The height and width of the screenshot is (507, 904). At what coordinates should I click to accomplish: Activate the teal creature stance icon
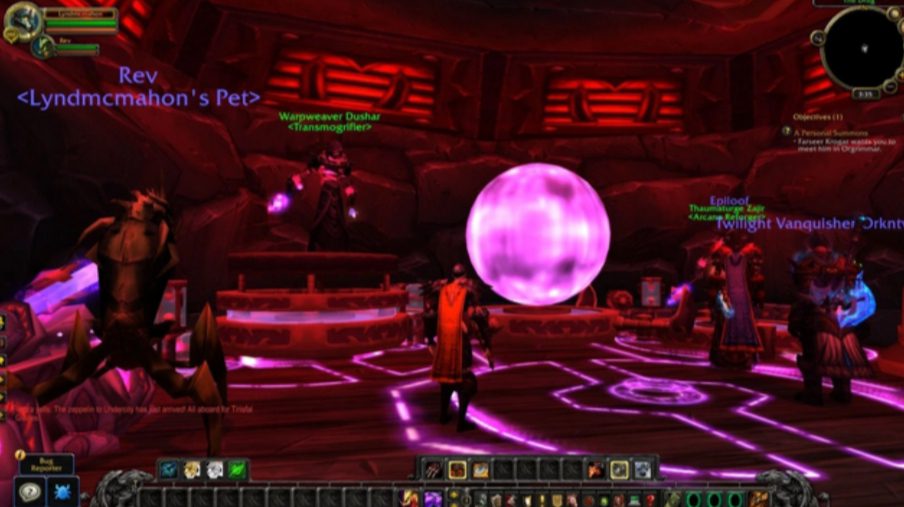coord(168,469)
